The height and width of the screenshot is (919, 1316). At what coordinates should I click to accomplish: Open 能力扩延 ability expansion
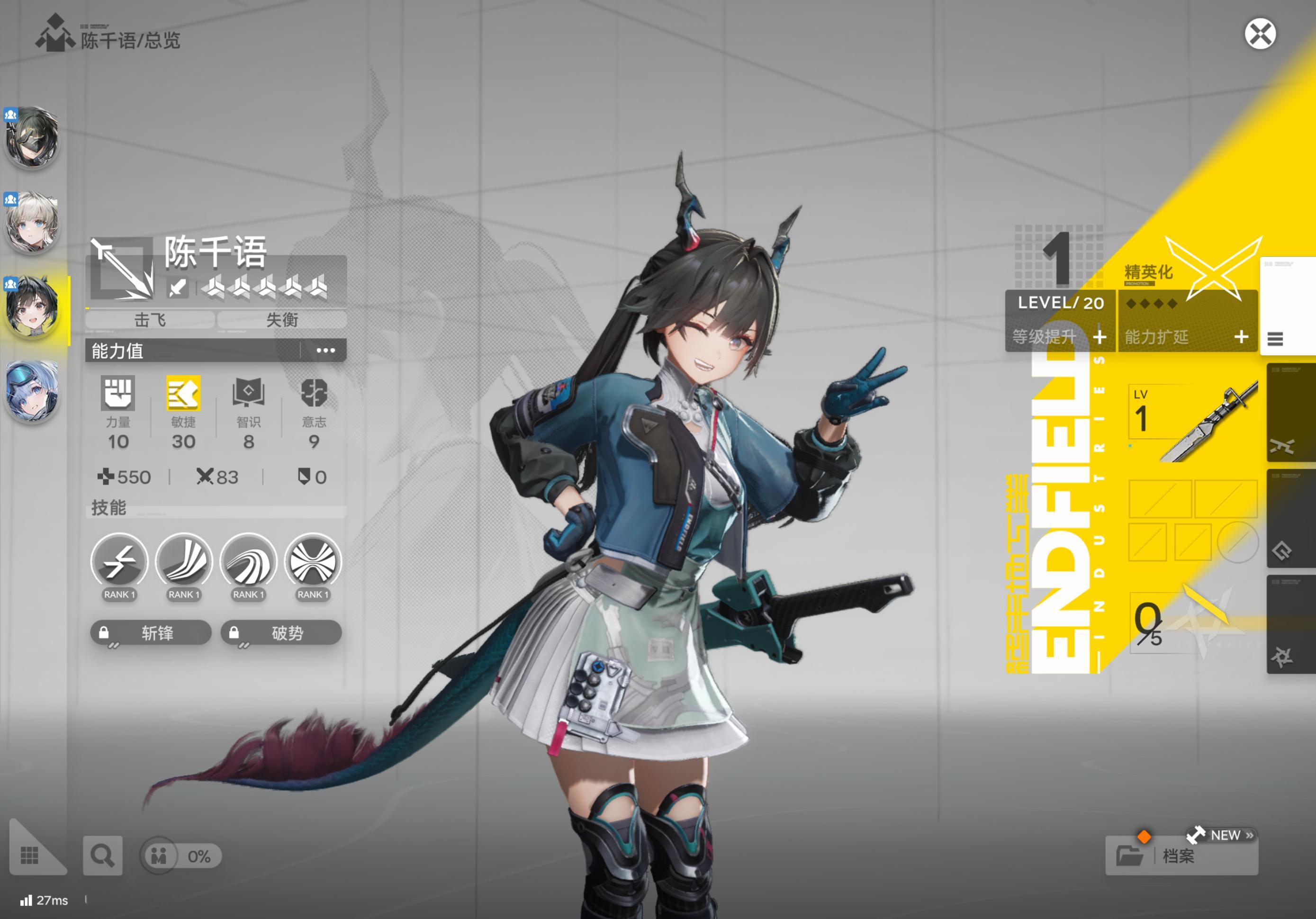pos(1187,336)
